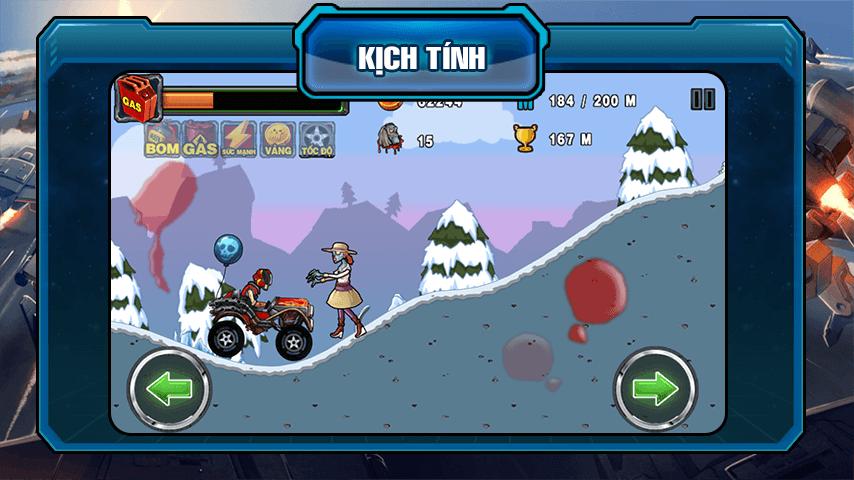Activate the Tốc Độ speed power-up
This screenshot has height=480, width=854.
[x=316, y=140]
